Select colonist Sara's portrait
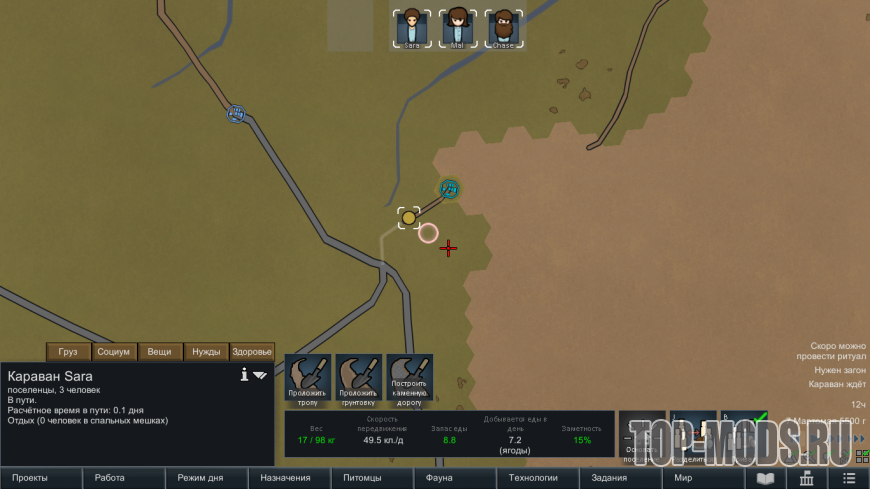The width and height of the screenshot is (870, 489). [x=411, y=28]
